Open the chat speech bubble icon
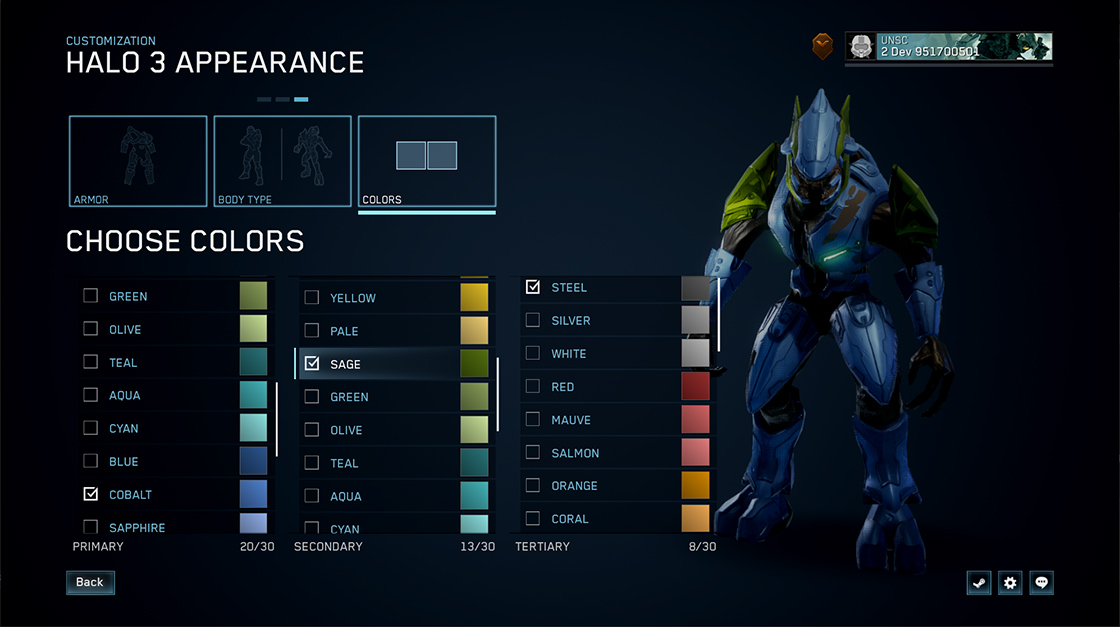1120x627 pixels. pos(1042,583)
